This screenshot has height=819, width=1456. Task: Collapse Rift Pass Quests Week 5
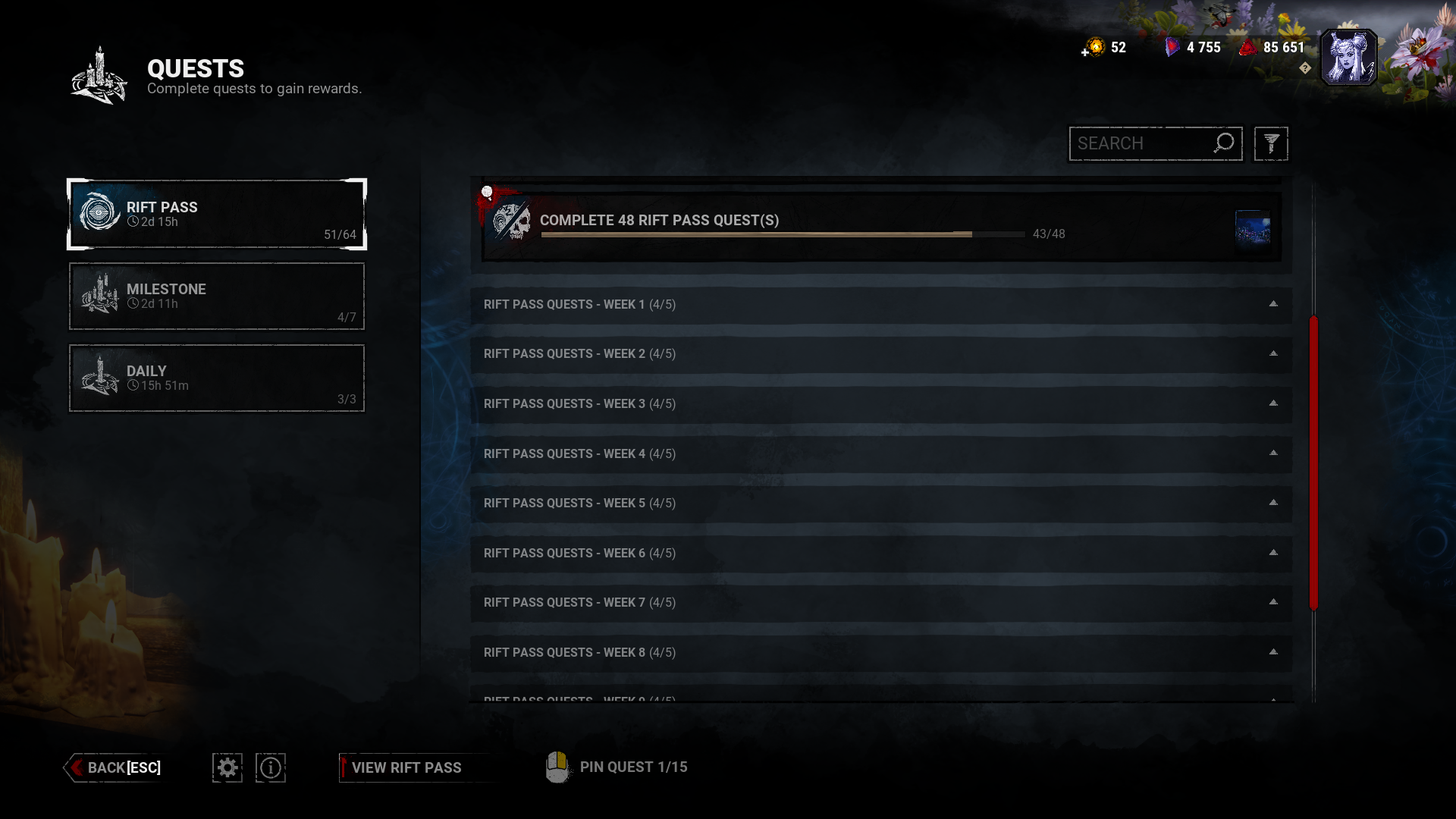click(1272, 503)
